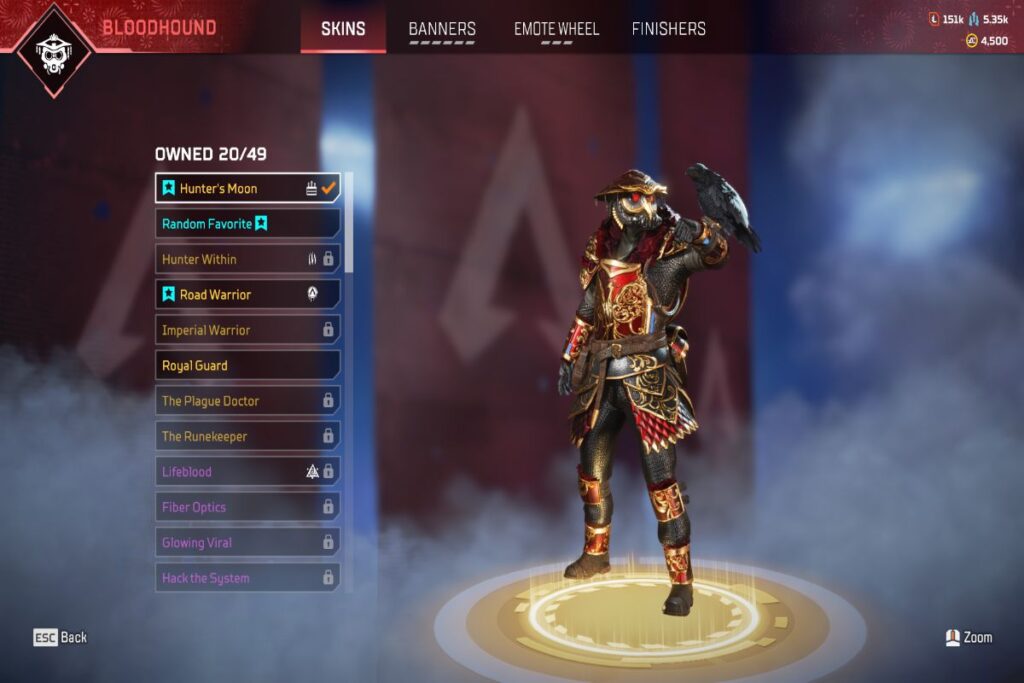The image size is (1024, 683).
Task: Go to the Emote Wheel tab
Action: (556, 29)
